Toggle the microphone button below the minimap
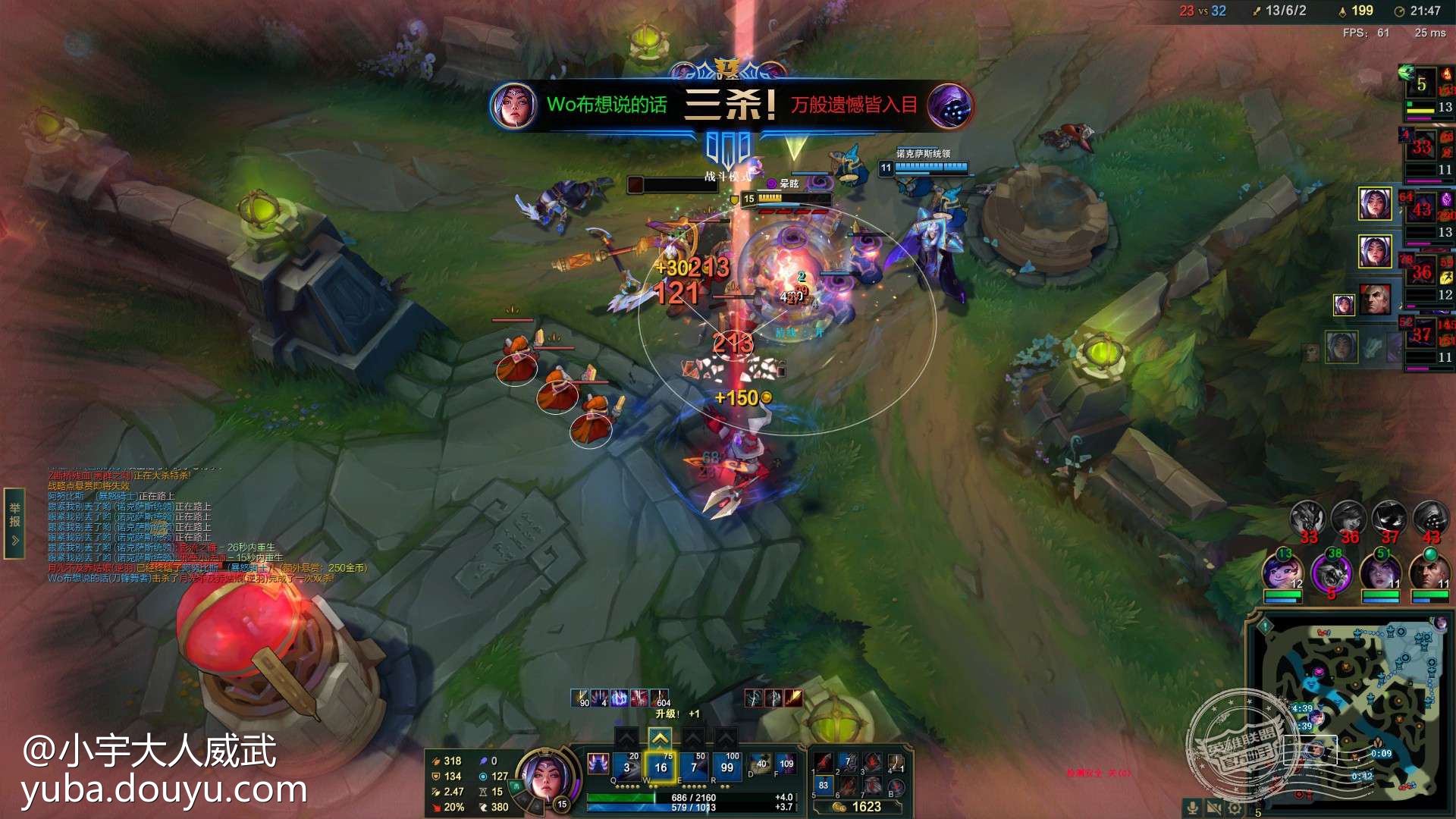The image size is (1456, 819). point(1192,808)
